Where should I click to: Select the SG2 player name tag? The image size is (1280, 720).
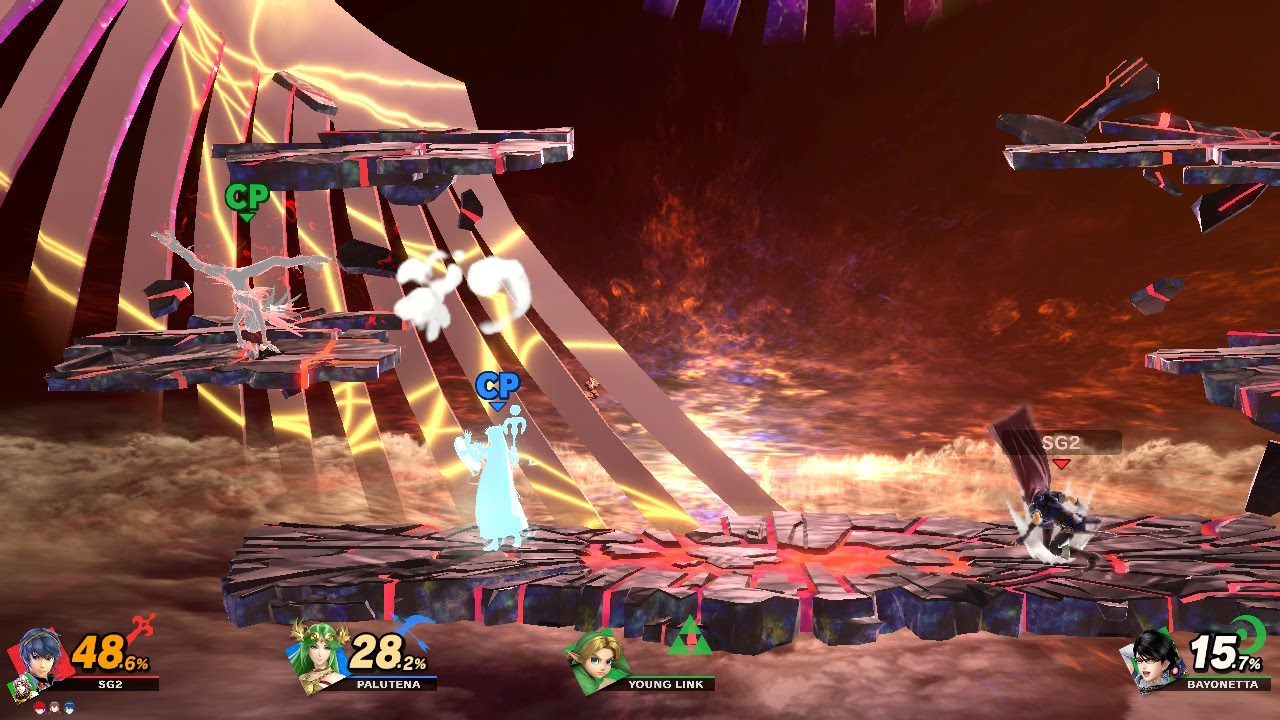tap(1061, 443)
